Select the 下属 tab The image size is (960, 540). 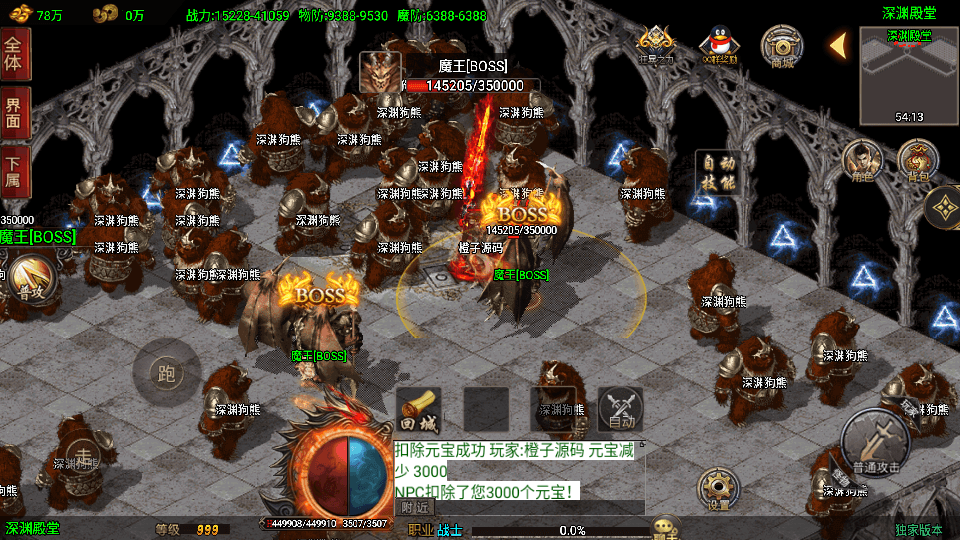14,170
